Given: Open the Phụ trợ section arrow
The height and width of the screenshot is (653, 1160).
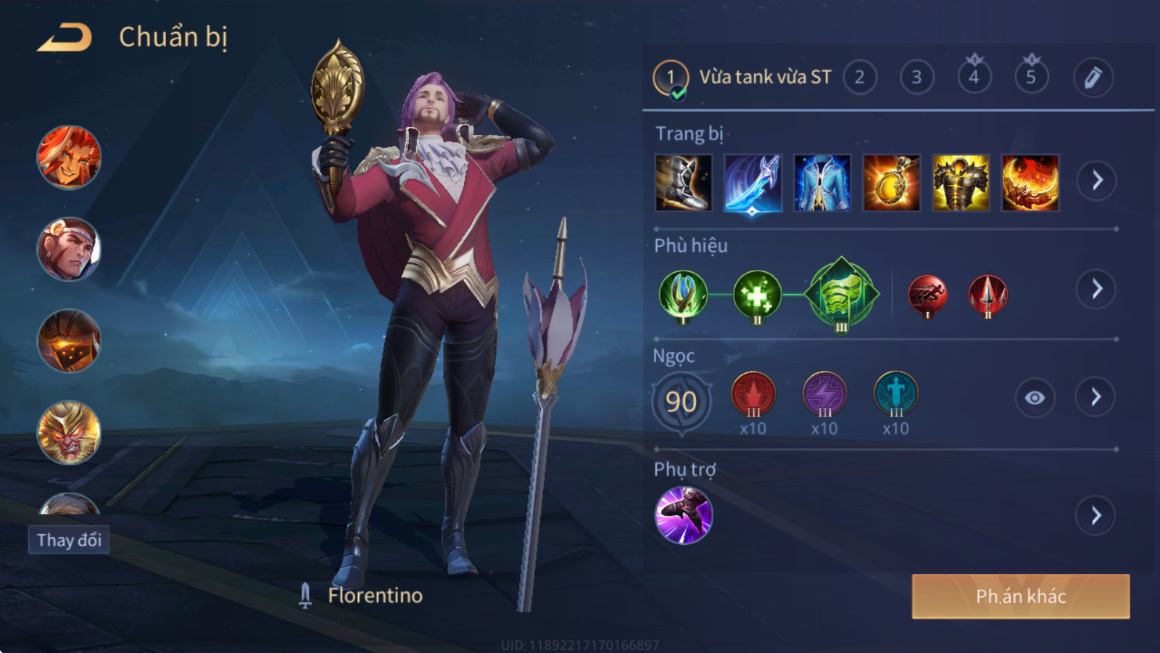Looking at the screenshot, I should [1096, 516].
